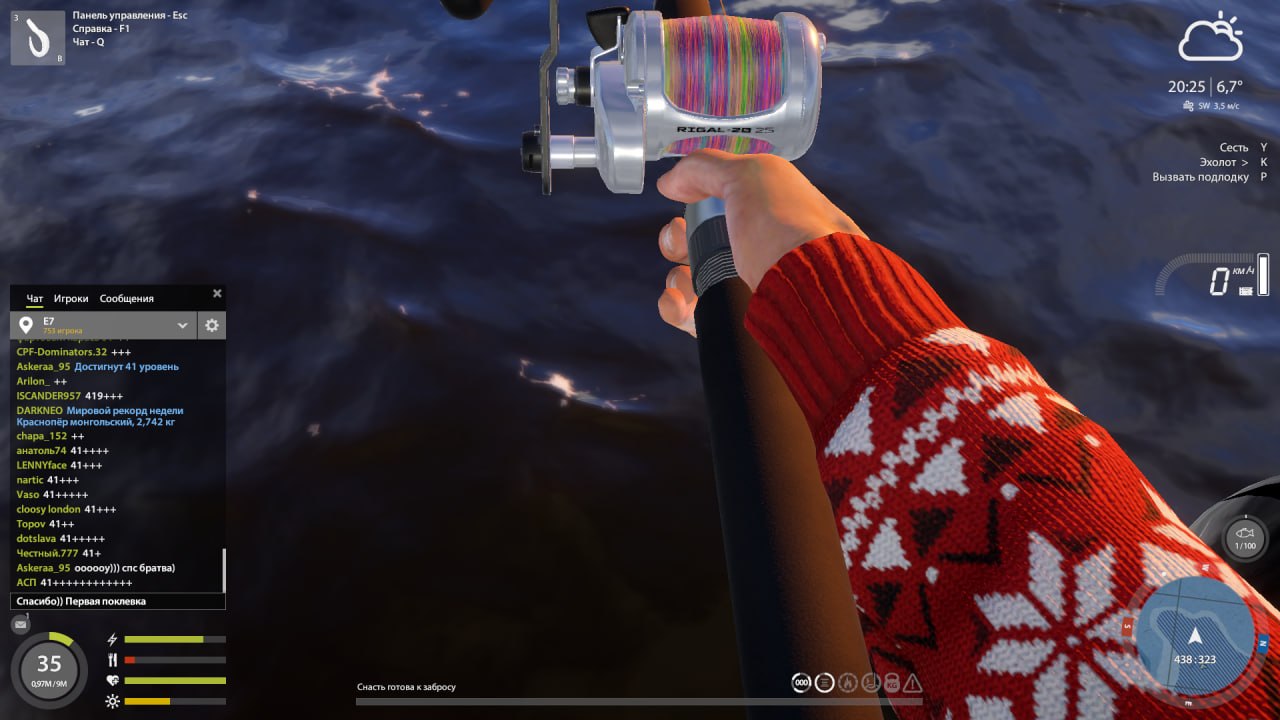The height and width of the screenshot is (720, 1280).
Task: Switch to the Чат tab
Action: 35,298
